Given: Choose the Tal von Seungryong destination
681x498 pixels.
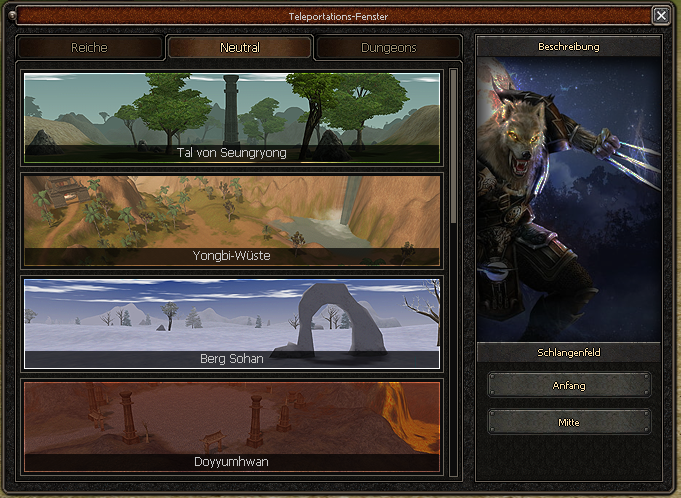Looking at the screenshot, I should point(231,117).
